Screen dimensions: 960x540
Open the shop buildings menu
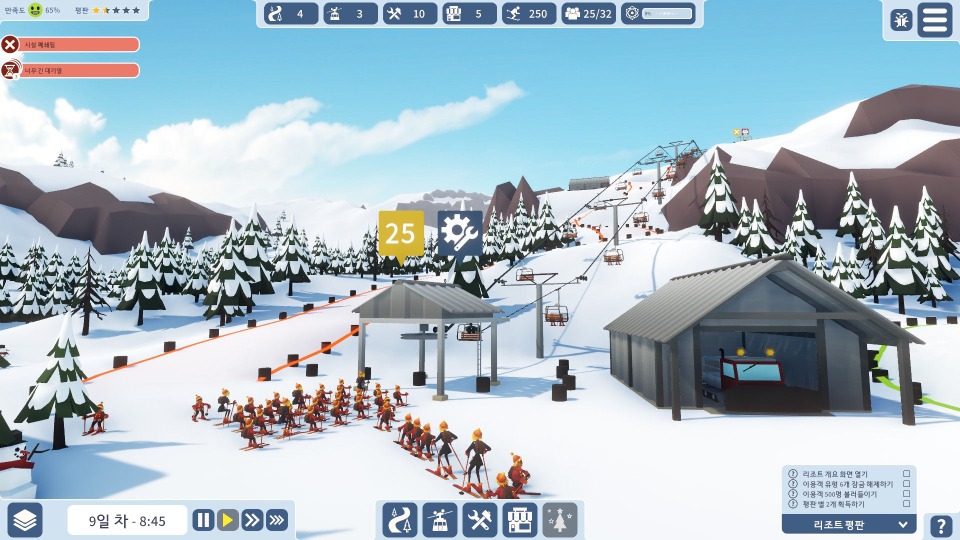520,520
